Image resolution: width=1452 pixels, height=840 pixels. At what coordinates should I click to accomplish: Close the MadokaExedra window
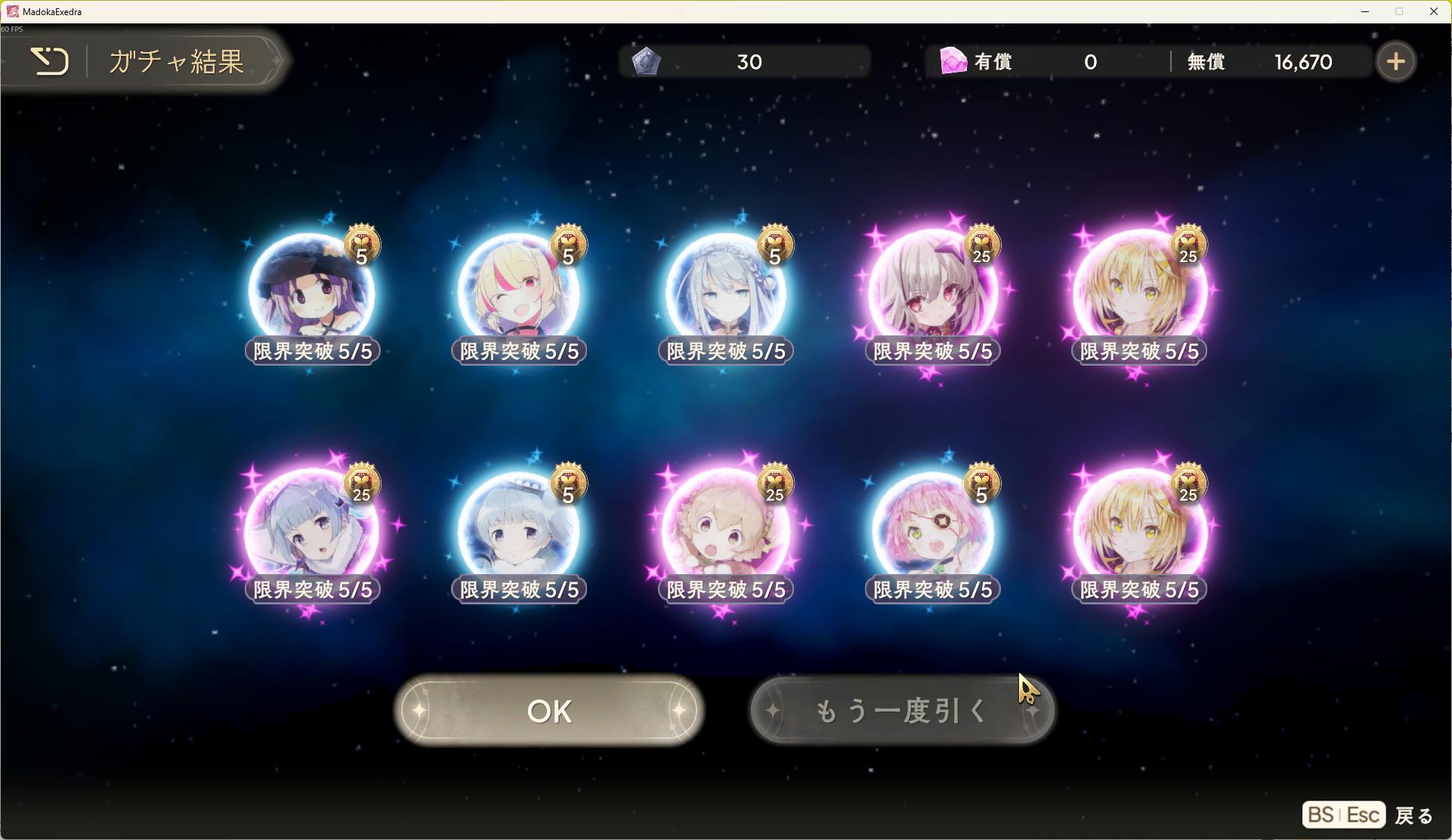1433,11
